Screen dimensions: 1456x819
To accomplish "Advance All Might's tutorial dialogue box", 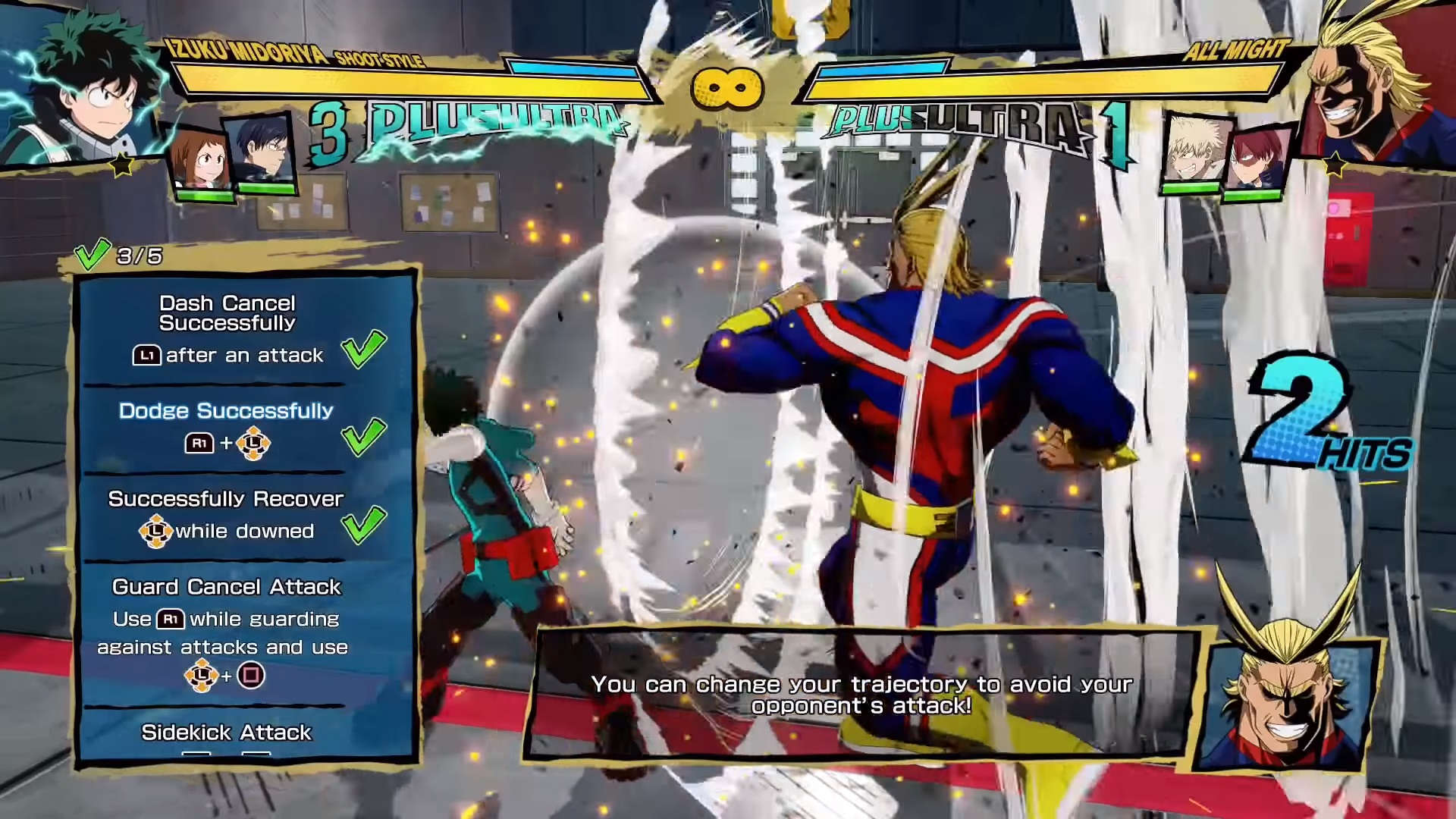I will tap(861, 694).
